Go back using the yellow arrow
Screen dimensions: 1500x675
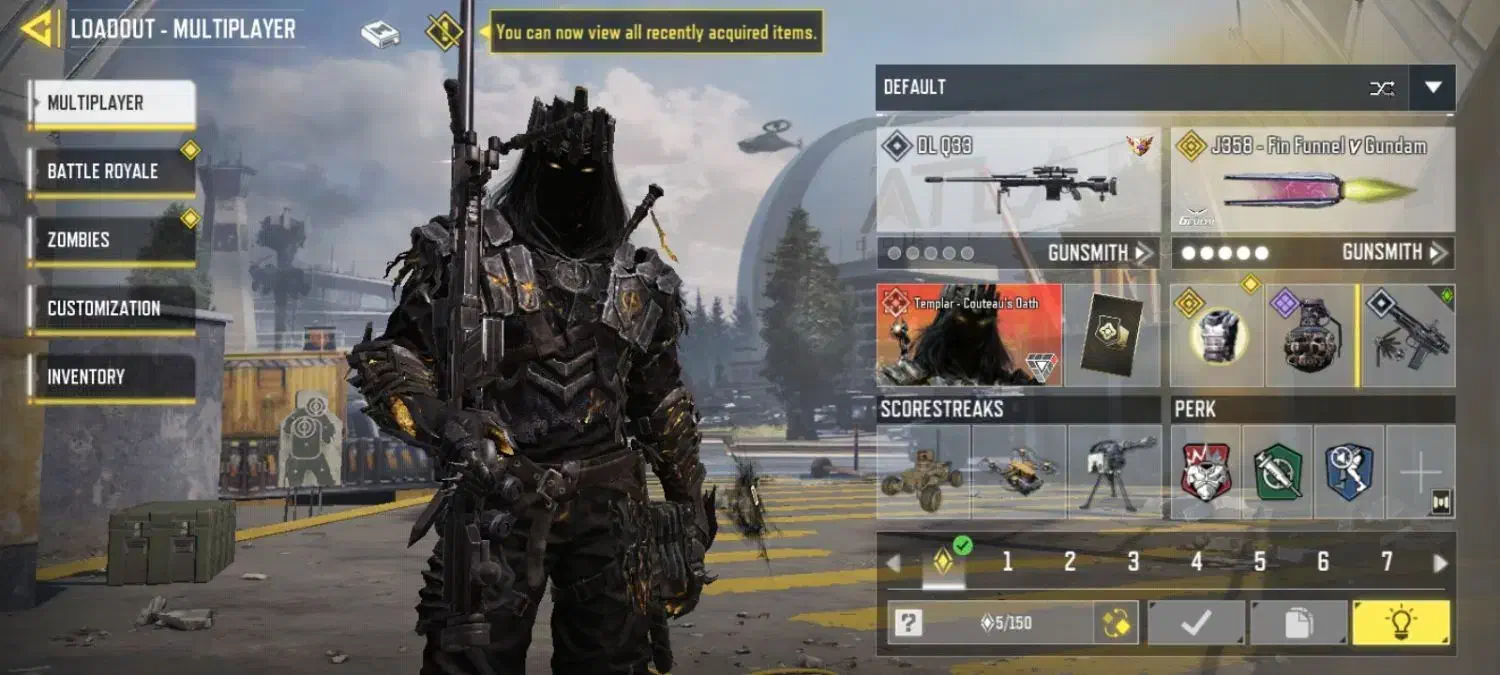coord(38,29)
